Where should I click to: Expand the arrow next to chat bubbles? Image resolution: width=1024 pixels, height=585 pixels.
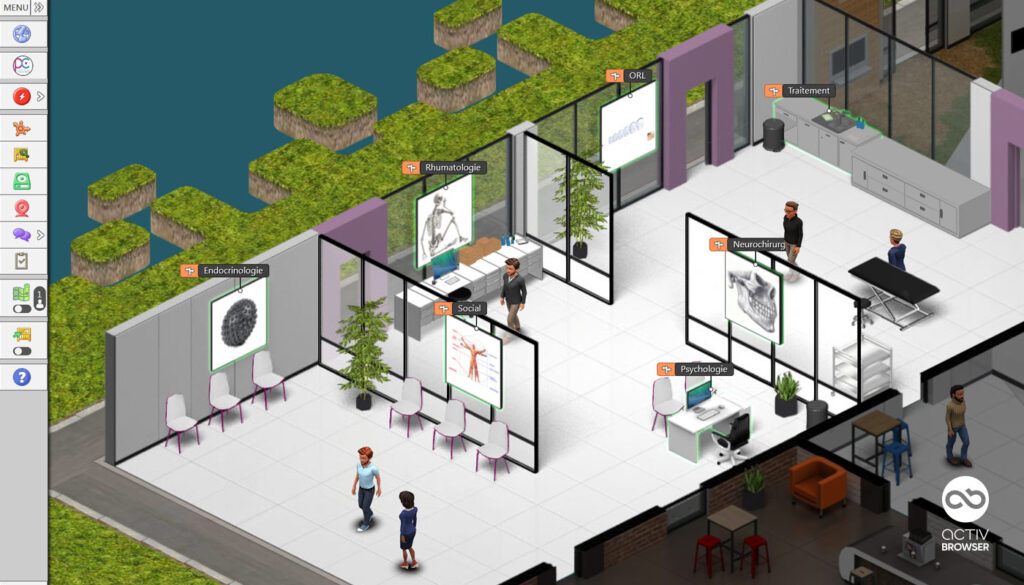tap(40, 235)
